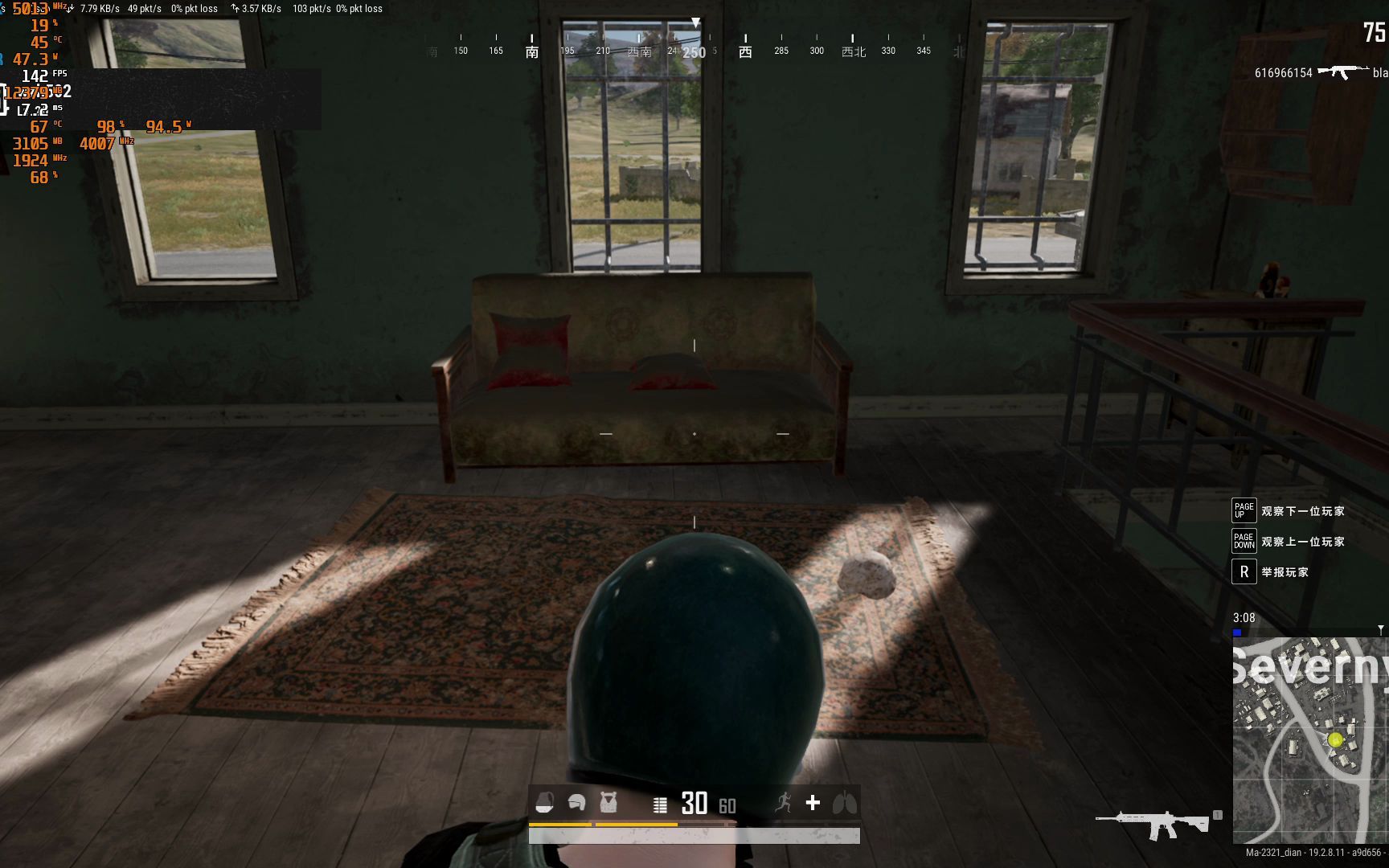The image size is (1389, 868).
Task: Select the helmet icon in the status bar
Action: (577, 802)
